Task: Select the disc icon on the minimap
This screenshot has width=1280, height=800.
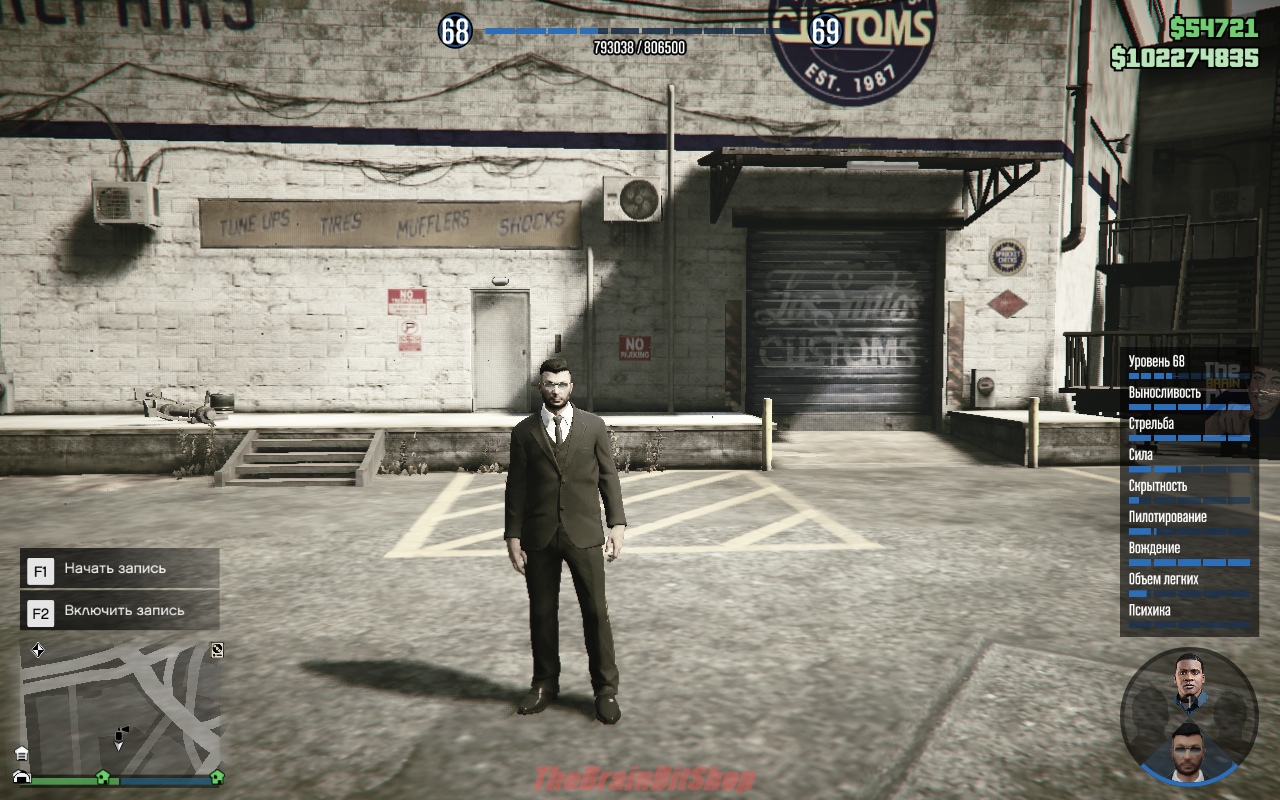Action: click(217, 650)
